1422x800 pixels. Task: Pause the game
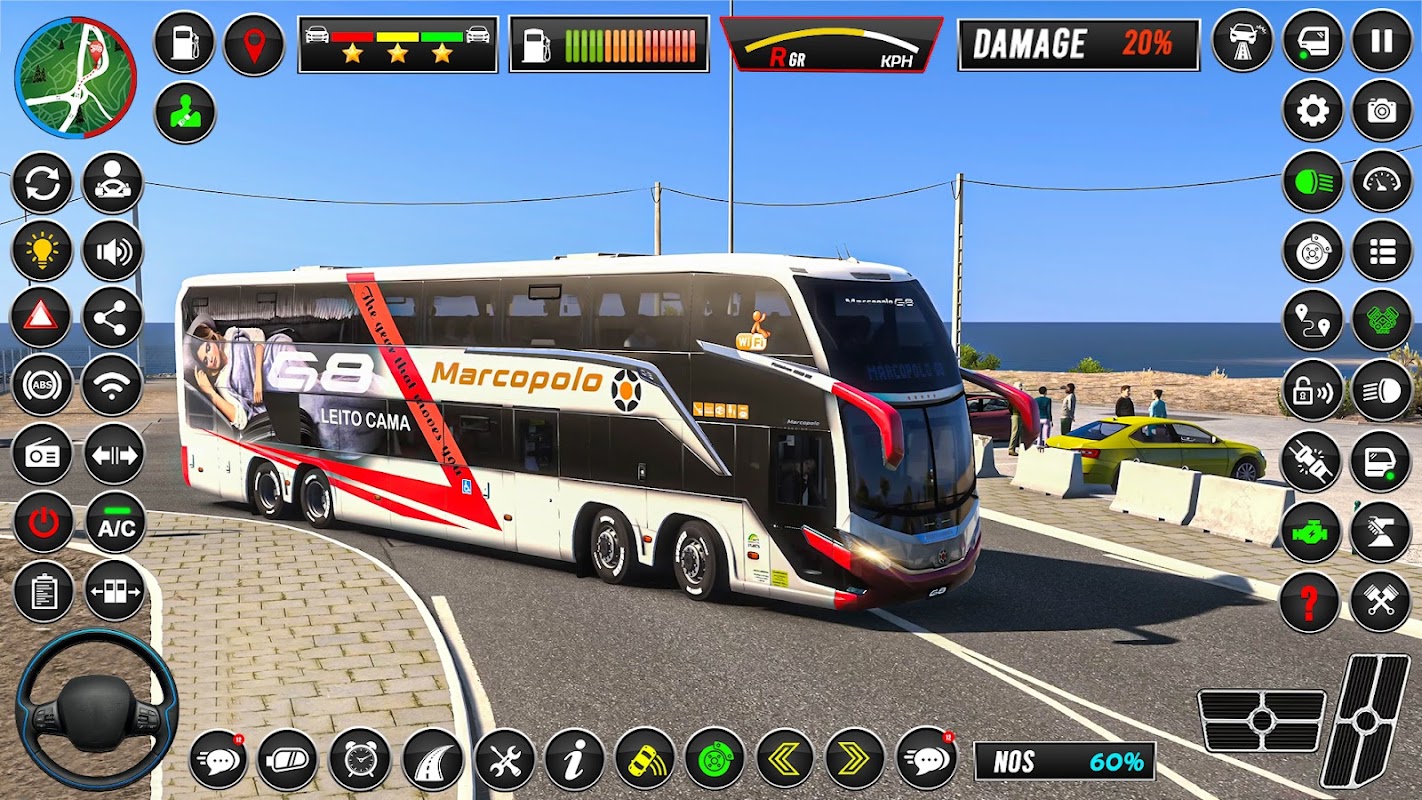[1381, 42]
